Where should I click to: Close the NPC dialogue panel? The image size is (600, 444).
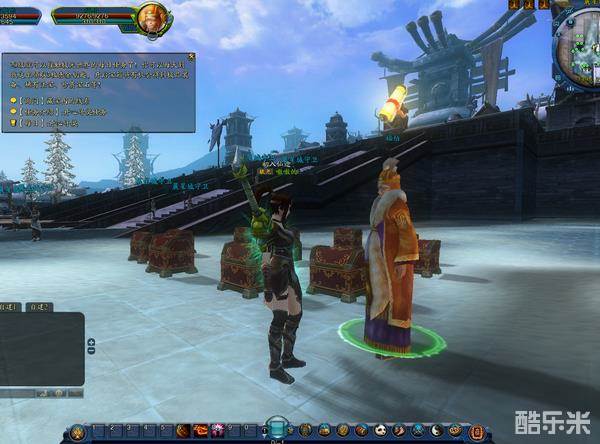[x=190, y=57]
